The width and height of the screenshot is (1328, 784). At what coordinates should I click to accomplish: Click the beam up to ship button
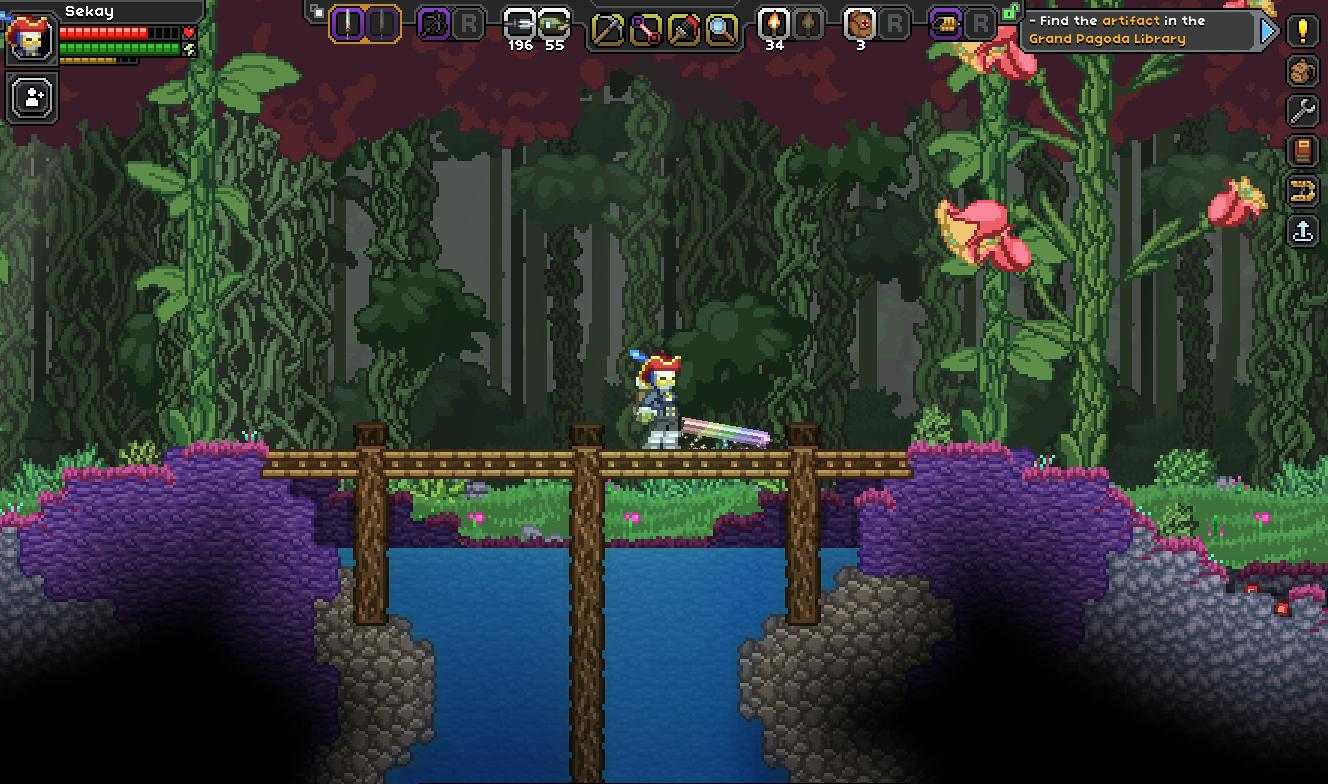1302,231
